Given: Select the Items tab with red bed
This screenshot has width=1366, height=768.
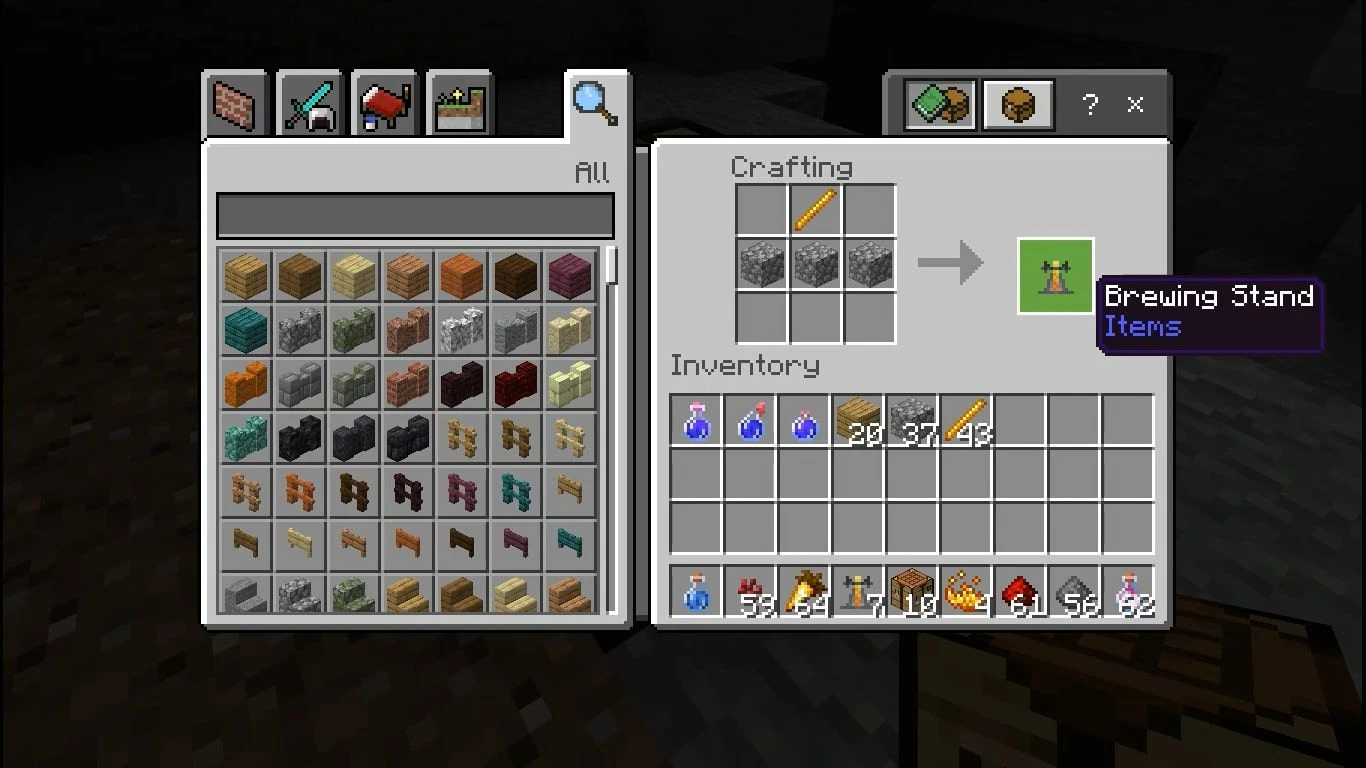Looking at the screenshot, I should 384,104.
